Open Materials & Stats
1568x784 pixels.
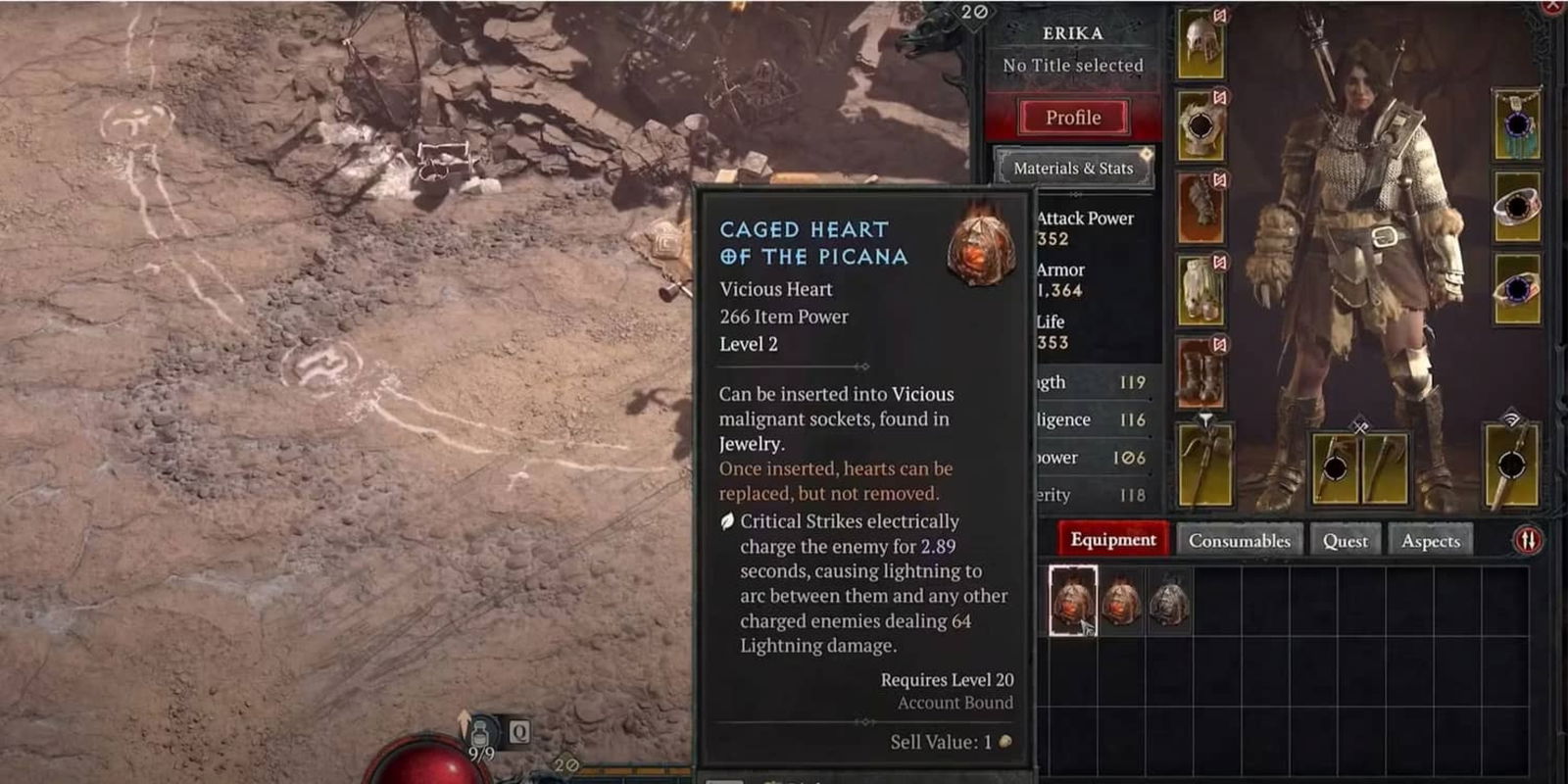point(1073,168)
